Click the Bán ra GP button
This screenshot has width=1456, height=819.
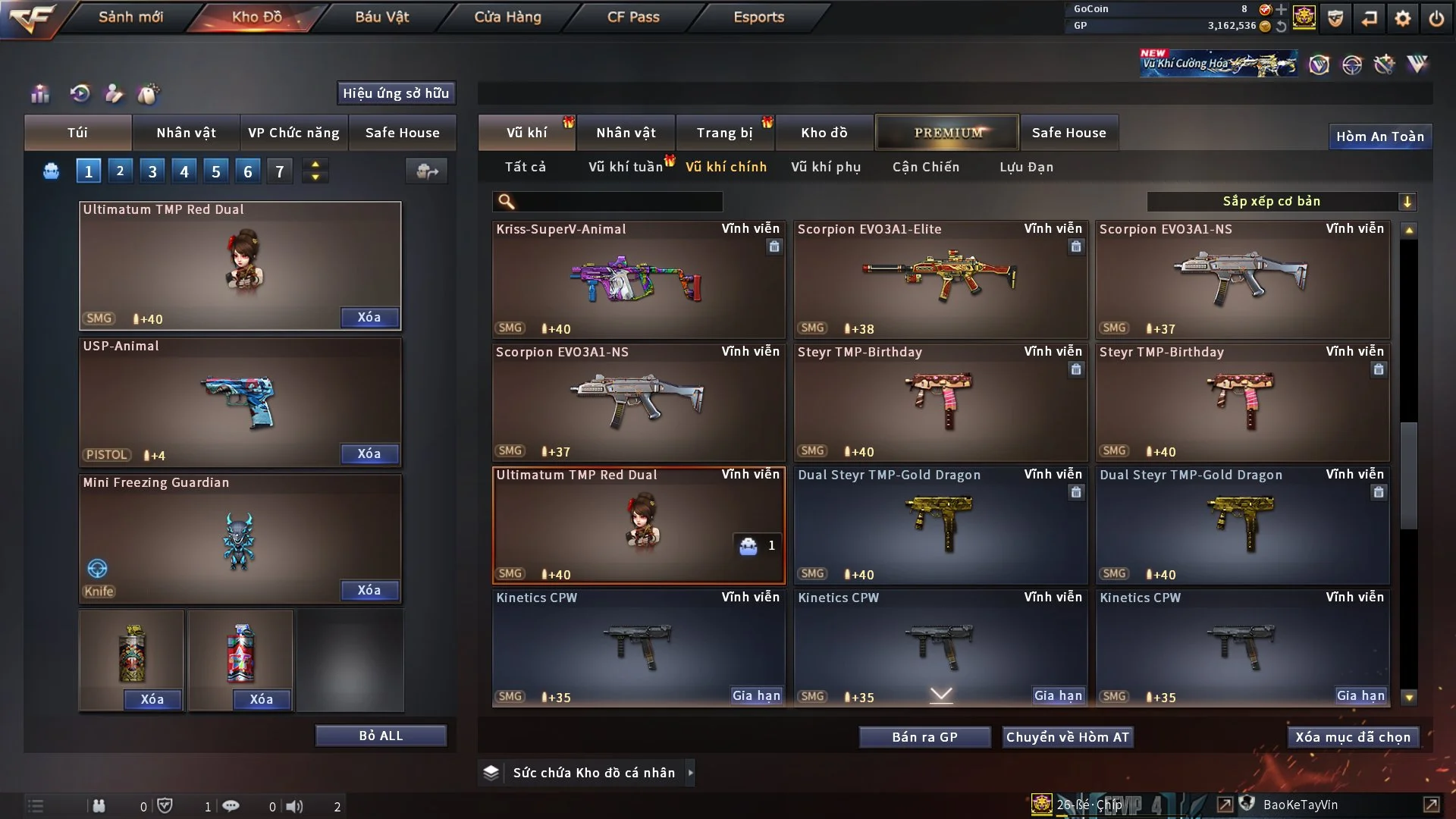coord(924,737)
